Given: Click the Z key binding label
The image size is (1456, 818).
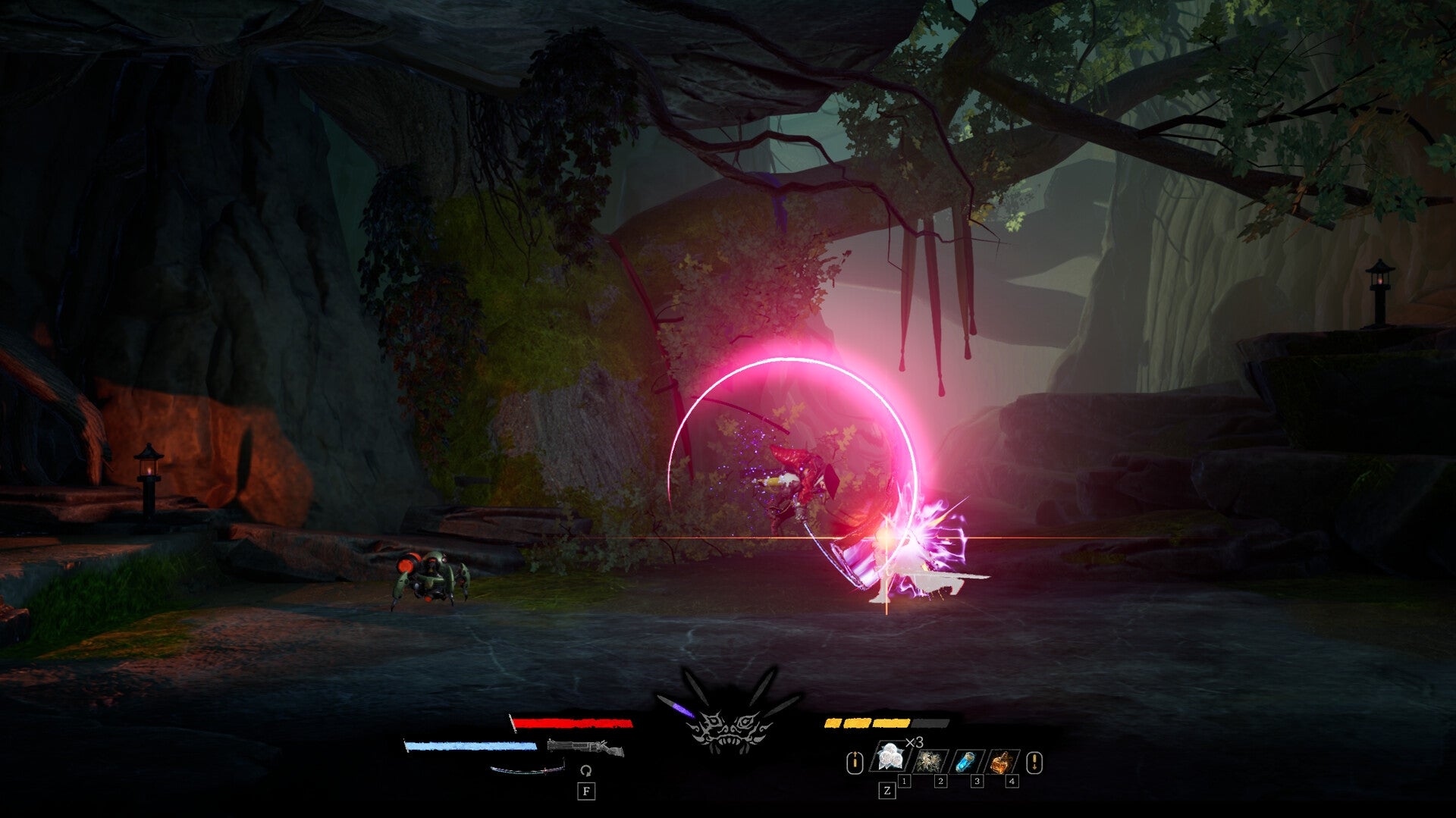Looking at the screenshot, I should tap(886, 789).
